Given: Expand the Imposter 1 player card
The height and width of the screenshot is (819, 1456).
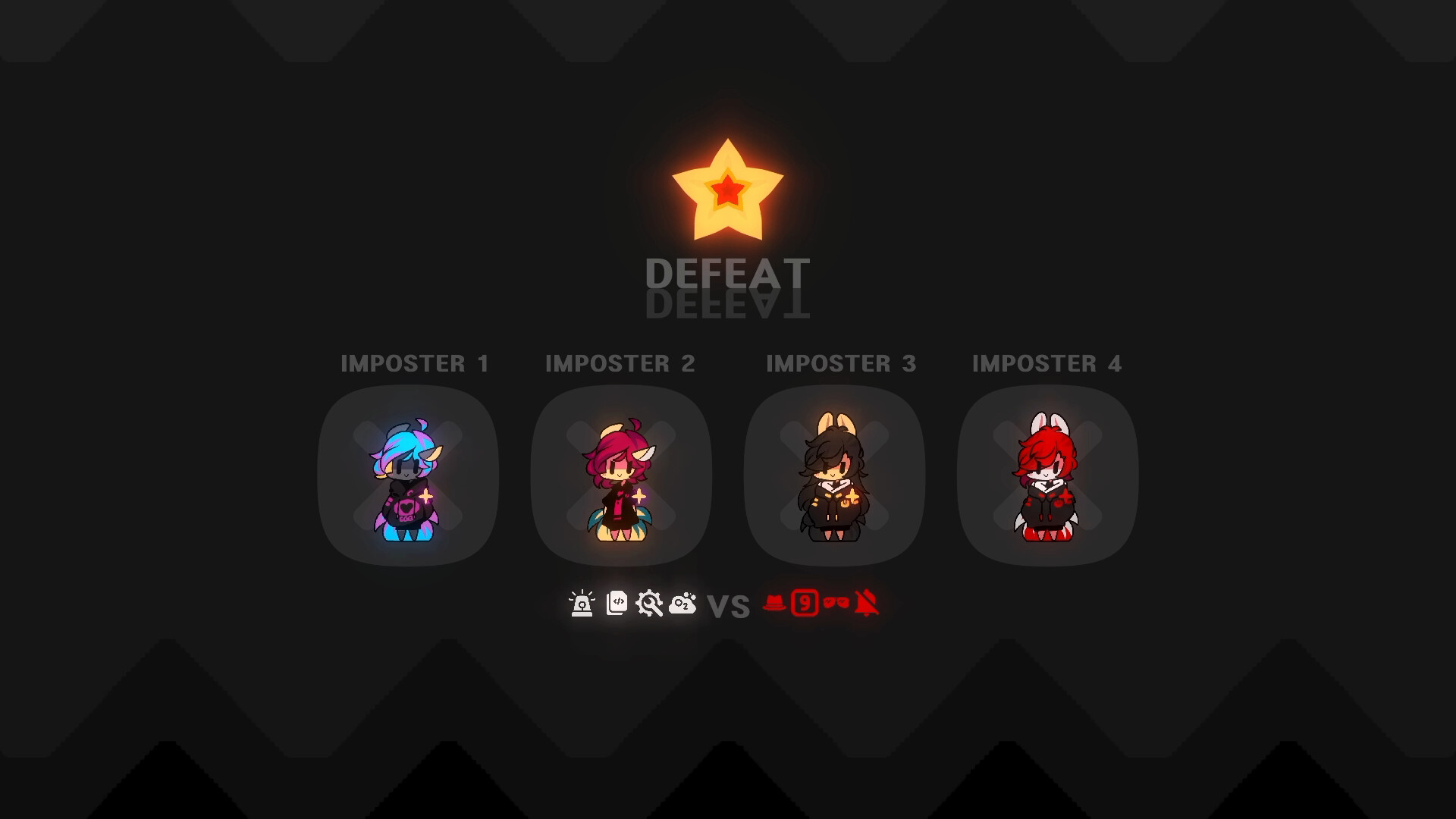Looking at the screenshot, I should 410,475.
